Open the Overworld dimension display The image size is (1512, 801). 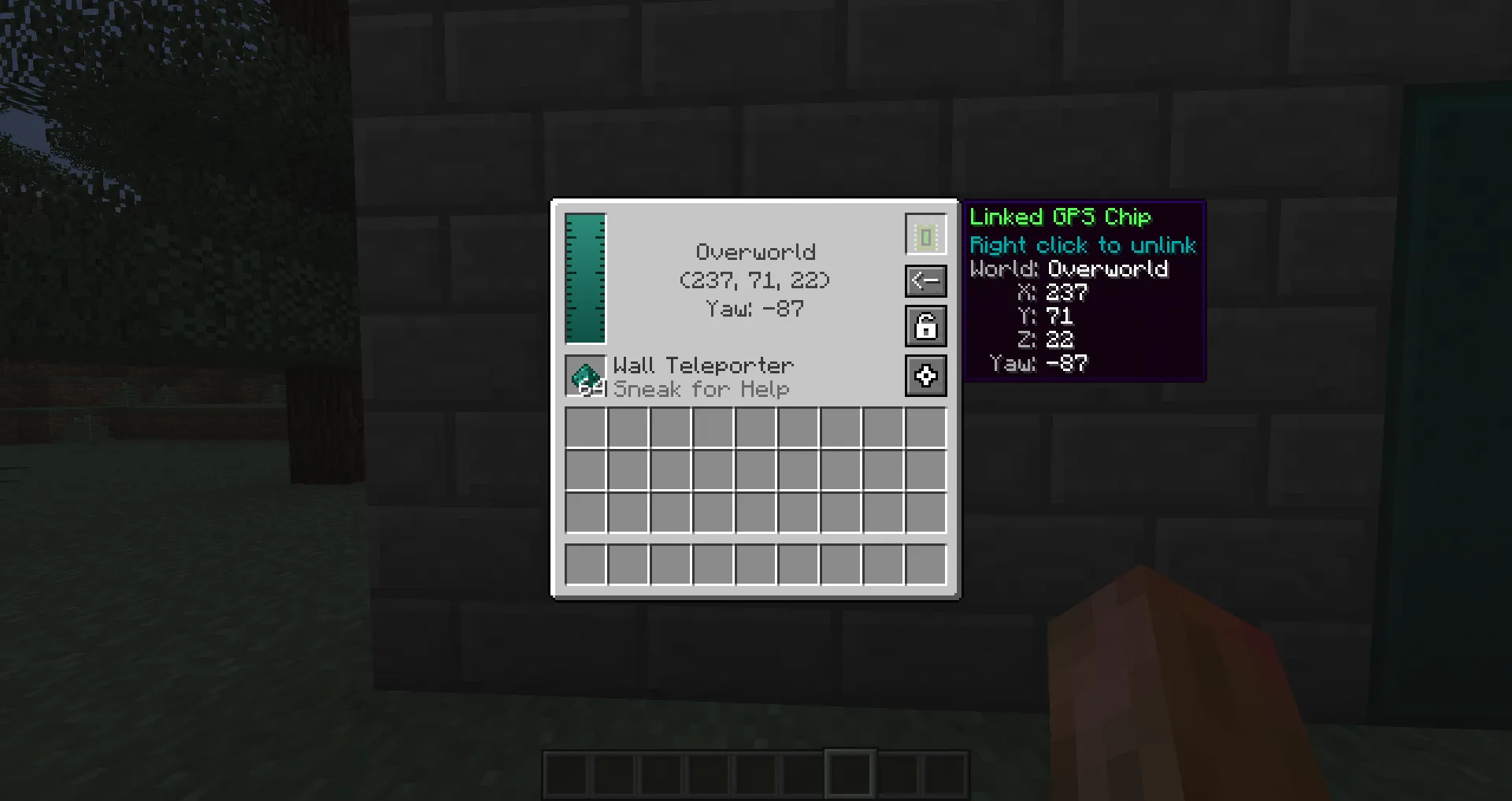pos(755,251)
